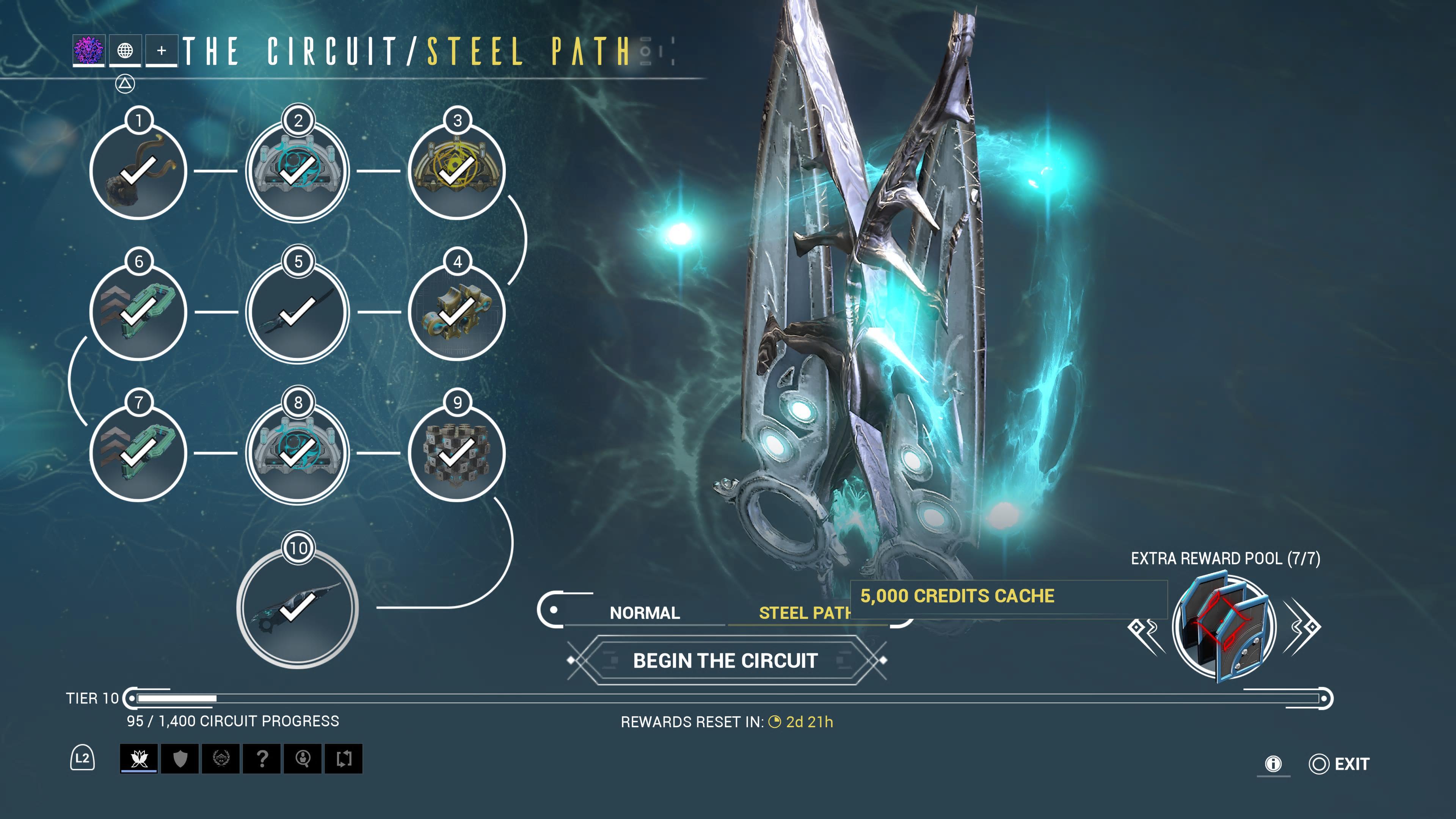
Task: Select tier 9 cube cluster reward
Action: pyautogui.click(x=457, y=453)
